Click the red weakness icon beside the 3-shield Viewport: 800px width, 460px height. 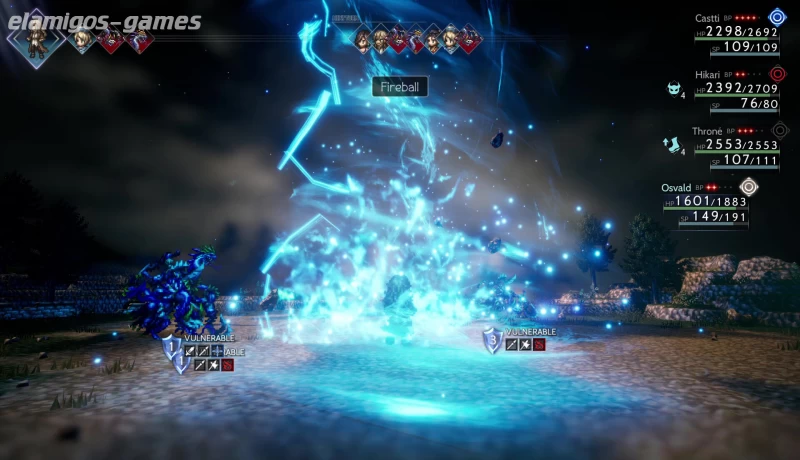pos(539,345)
